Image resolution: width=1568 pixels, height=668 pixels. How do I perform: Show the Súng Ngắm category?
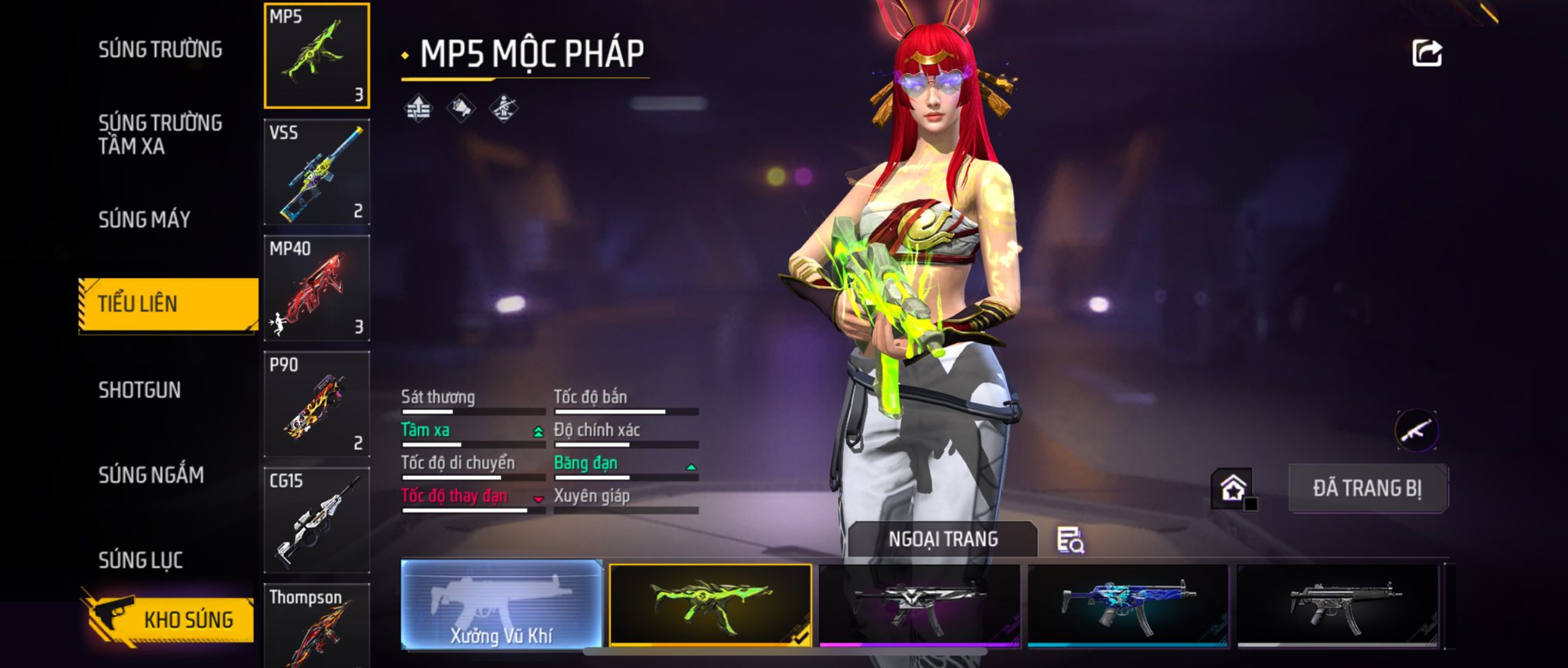pyautogui.click(x=151, y=474)
